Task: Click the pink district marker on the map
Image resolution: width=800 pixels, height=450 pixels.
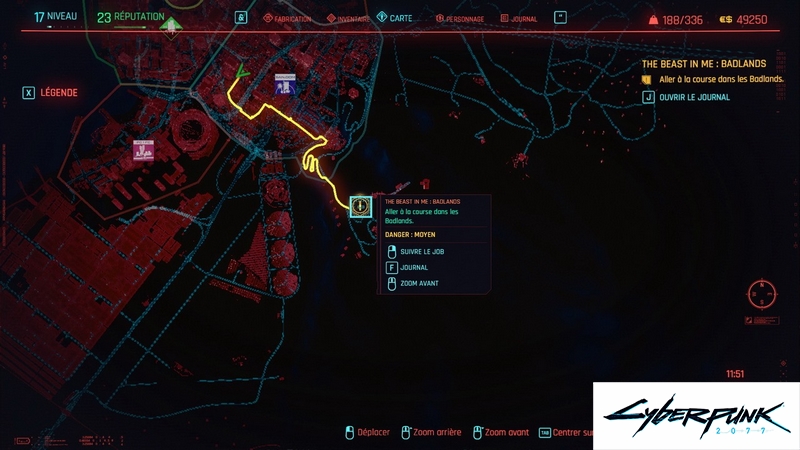Action: click(143, 151)
